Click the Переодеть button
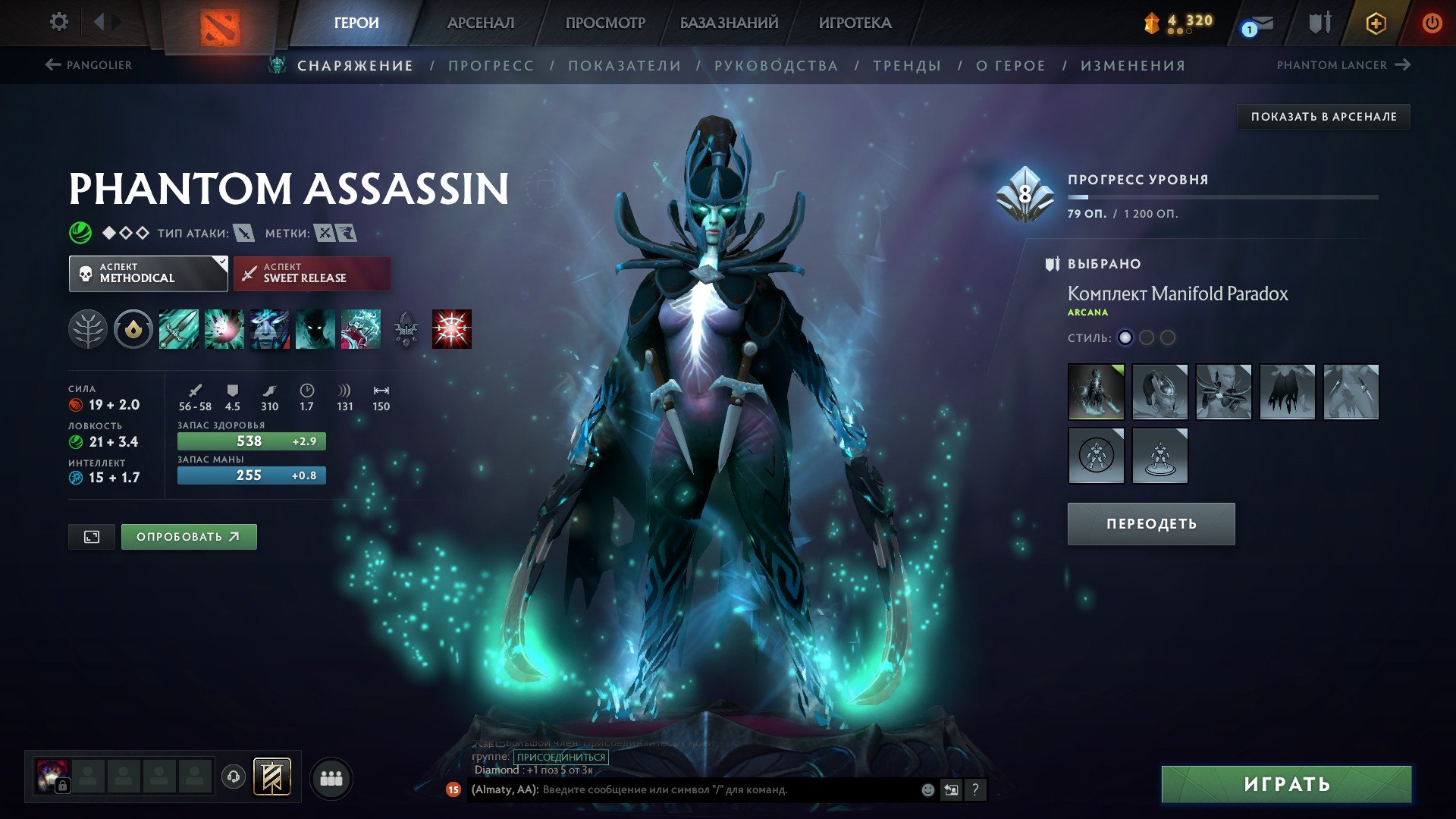The width and height of the screenshot is (1456, 819). pyautogui.click(x=1150, y=524)
